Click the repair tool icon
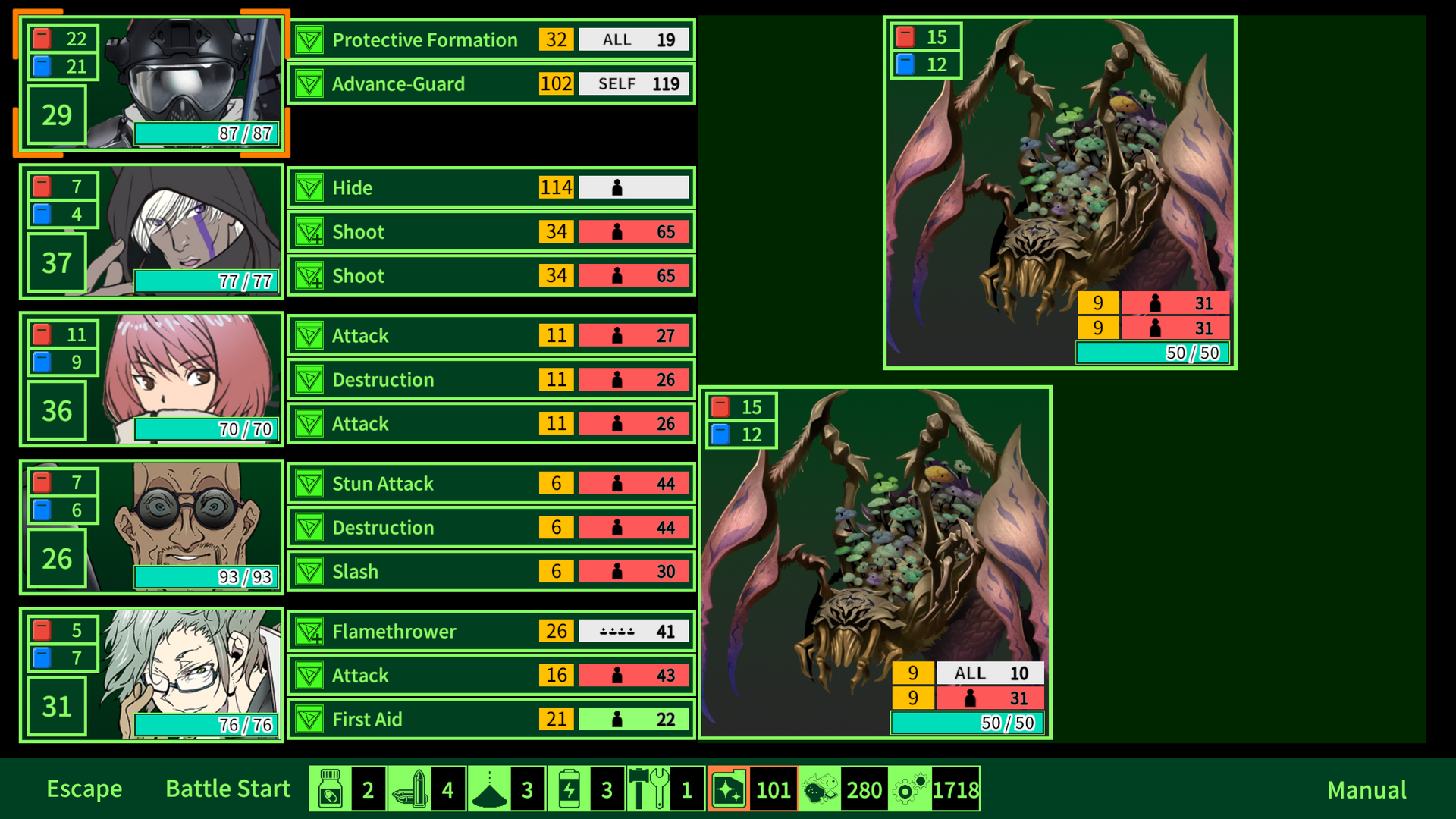 click(x=651, y=789)
